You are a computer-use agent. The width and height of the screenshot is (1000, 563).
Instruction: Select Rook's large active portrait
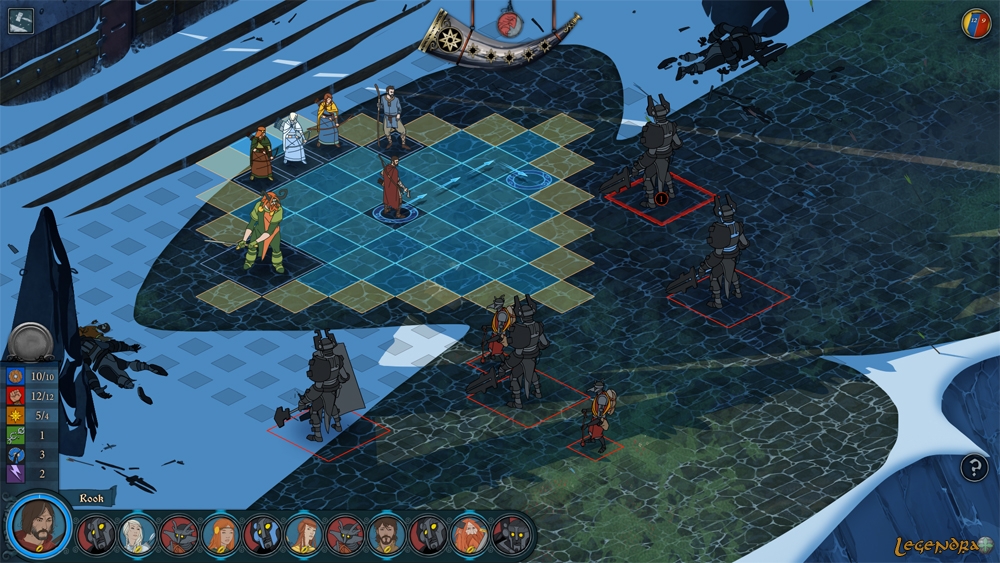point(39,526)
